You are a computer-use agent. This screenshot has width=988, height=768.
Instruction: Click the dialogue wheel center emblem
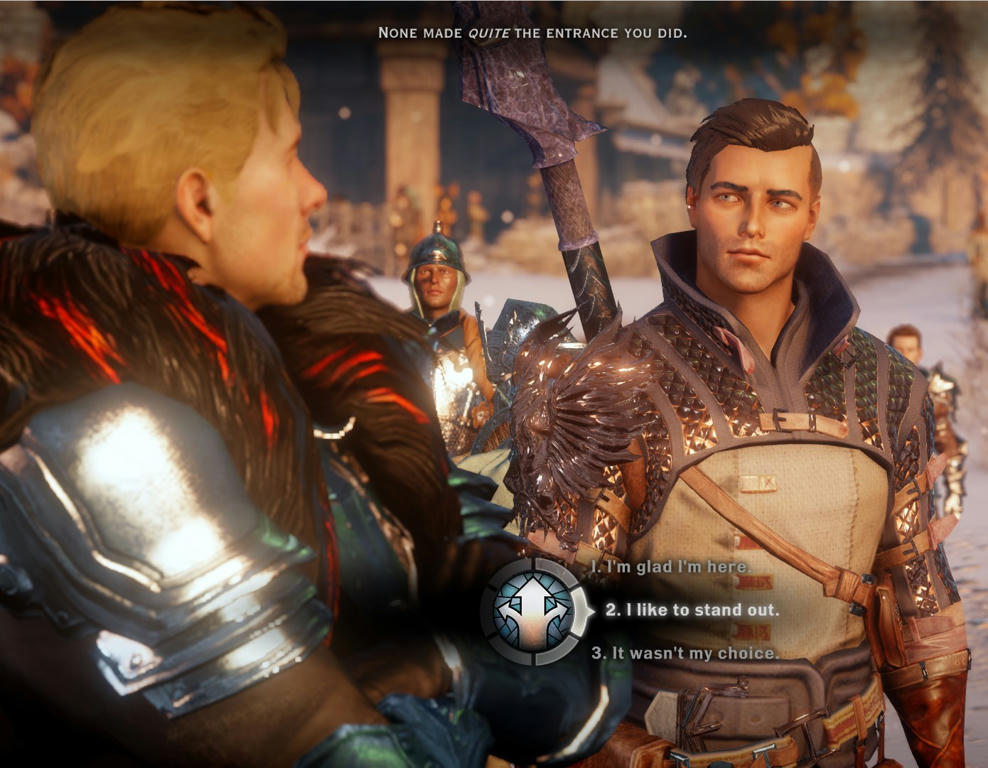(536, 611)
